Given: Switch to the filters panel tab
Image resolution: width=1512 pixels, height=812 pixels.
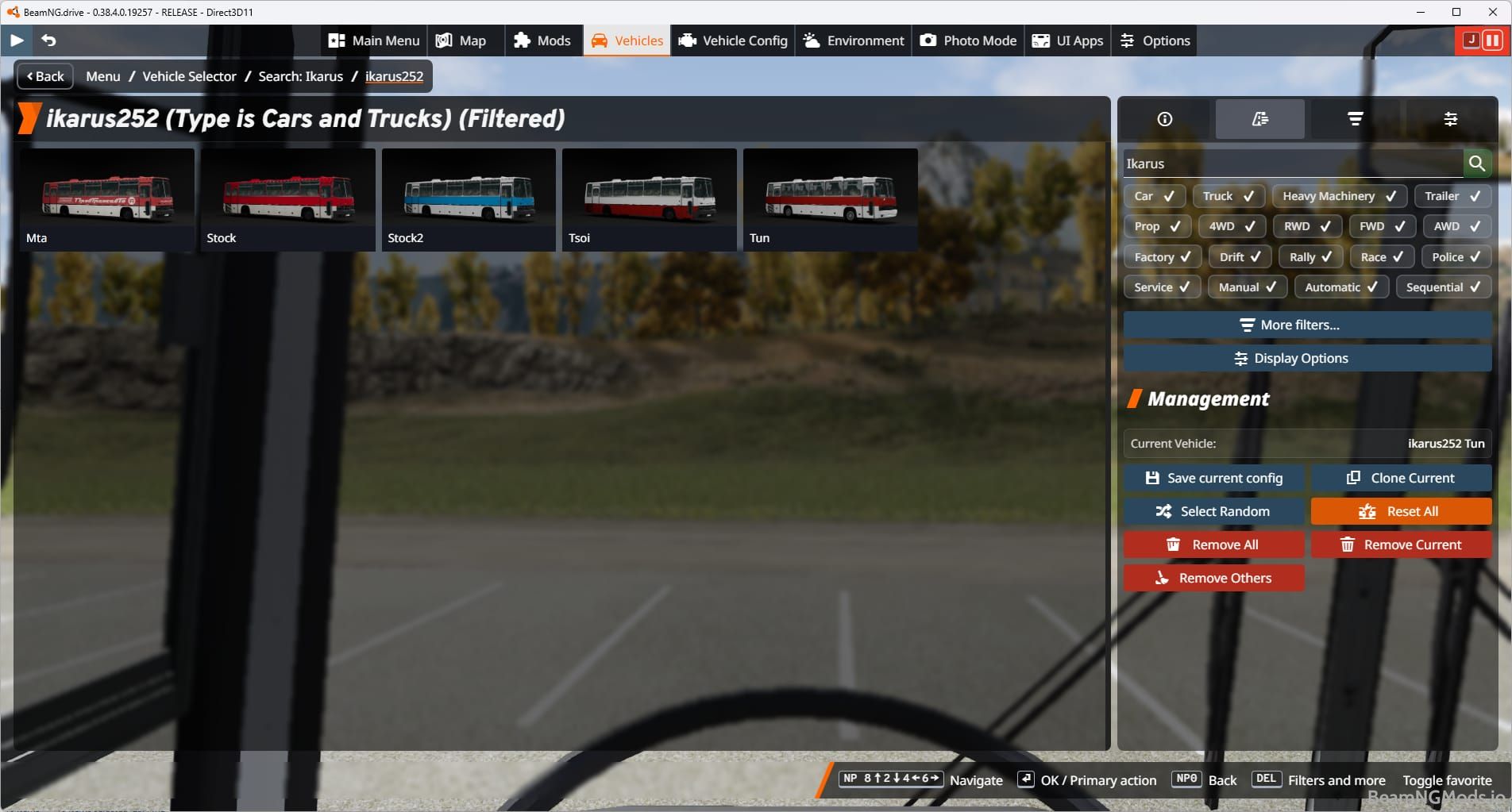Looking at the screenshot, I should [1355, 119].
